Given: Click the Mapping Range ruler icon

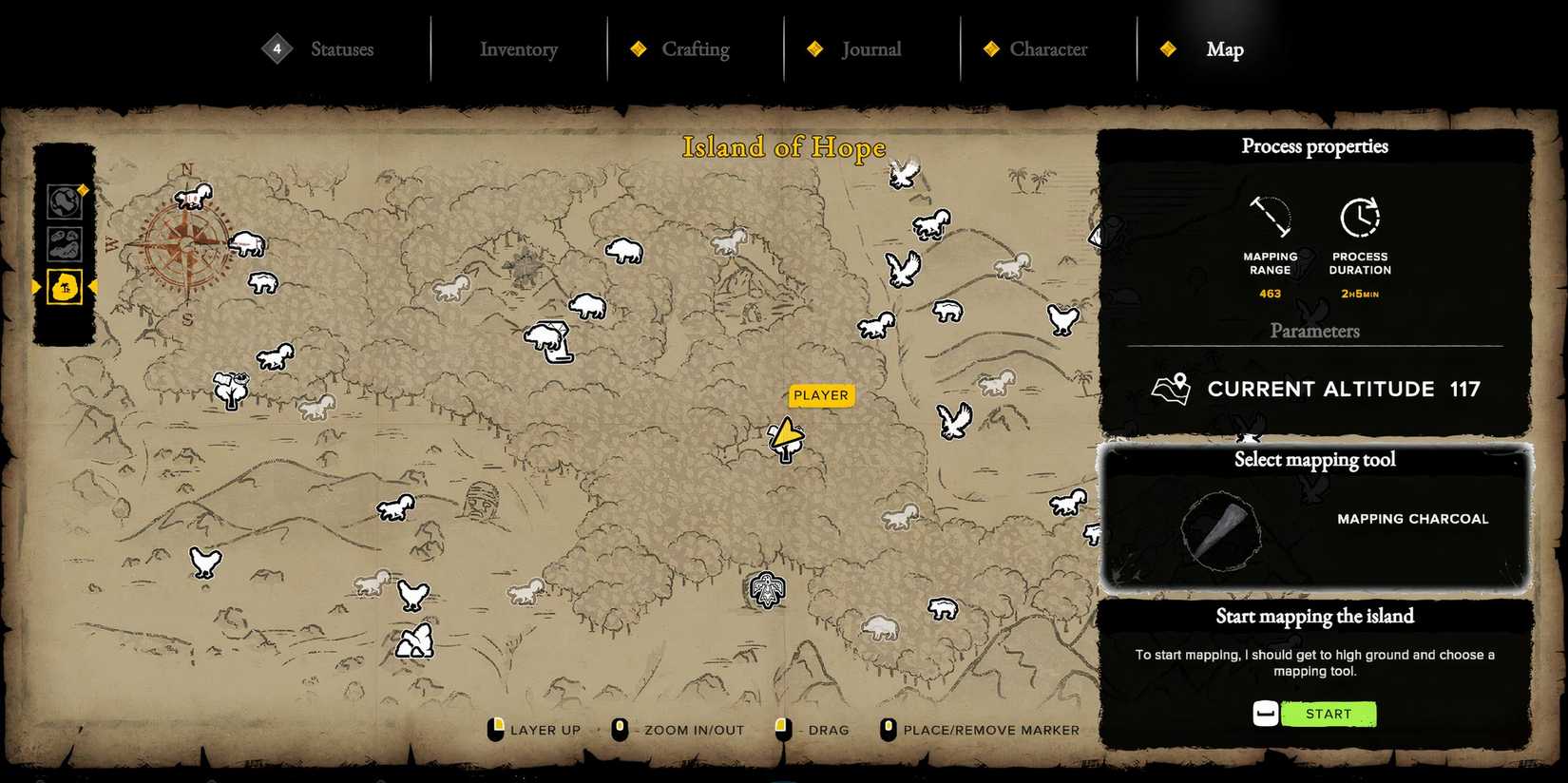Looking at the screenshot, I should [x=1271, y=219].
